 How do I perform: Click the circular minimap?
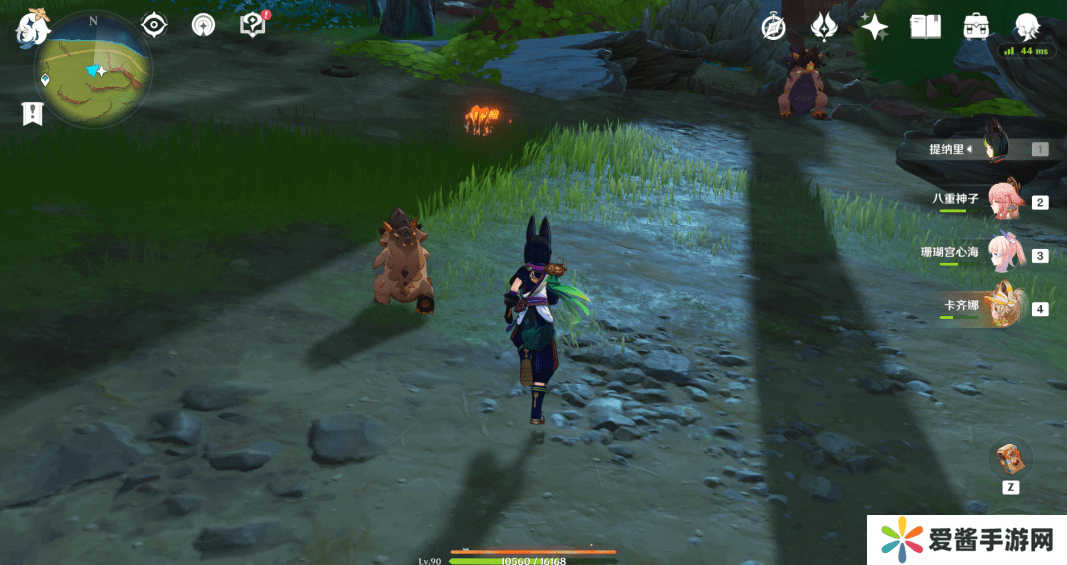(x=93, y=70)
